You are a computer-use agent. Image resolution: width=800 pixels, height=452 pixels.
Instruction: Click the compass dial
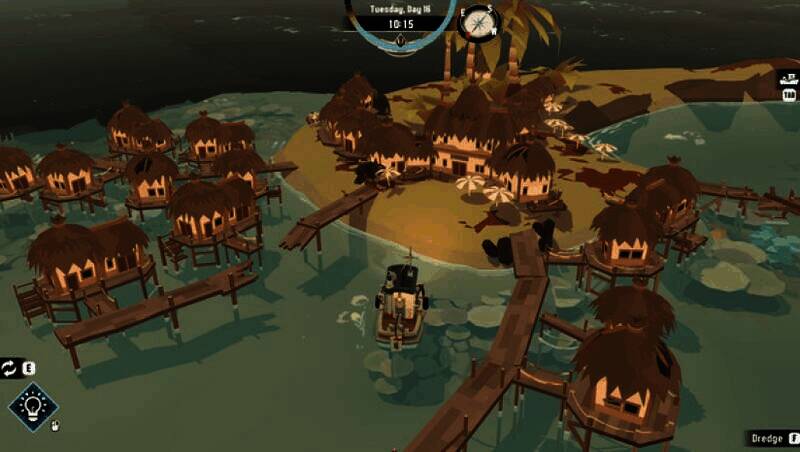[477, 22]
